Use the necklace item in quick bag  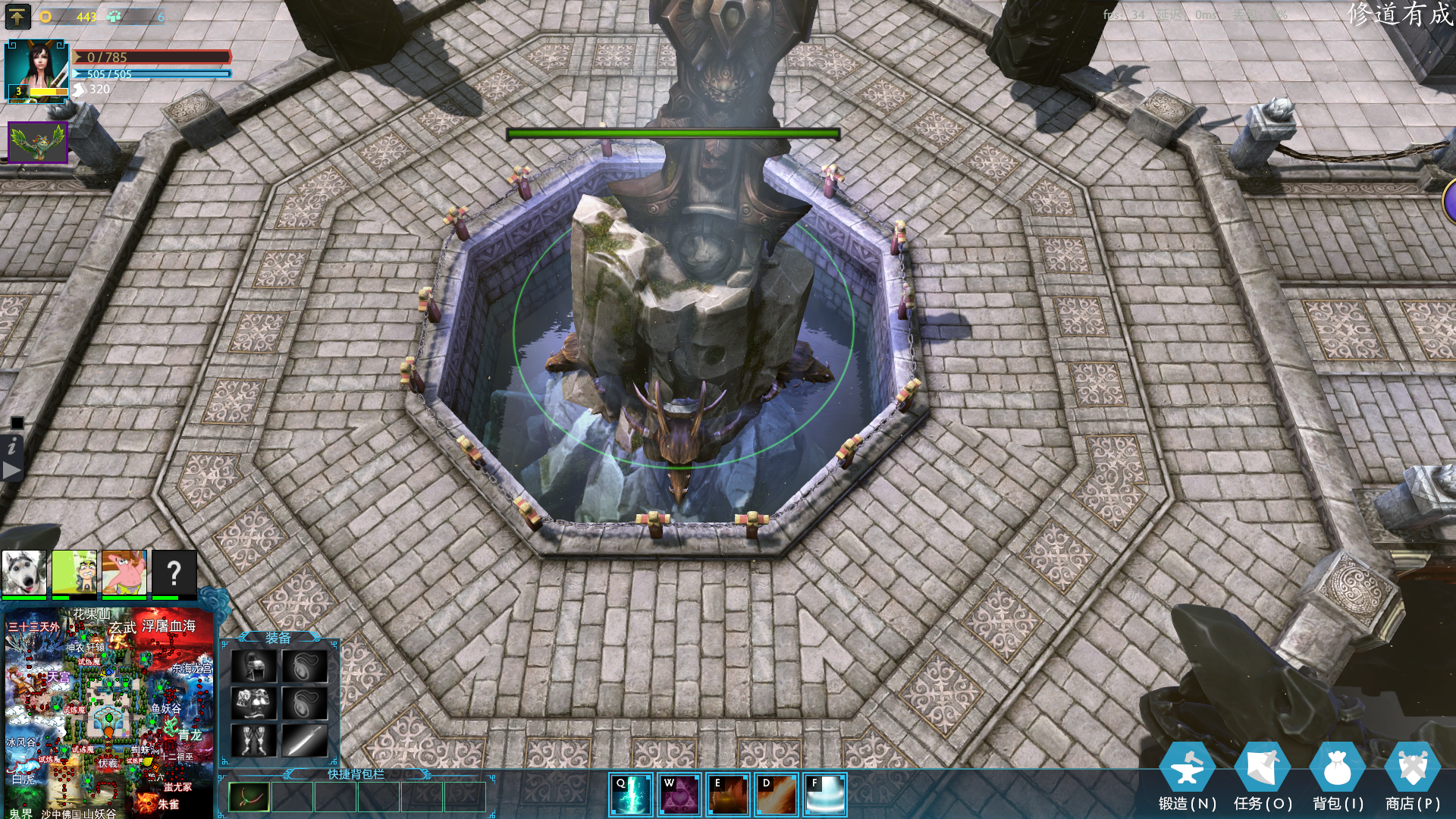tap(249, 797)
